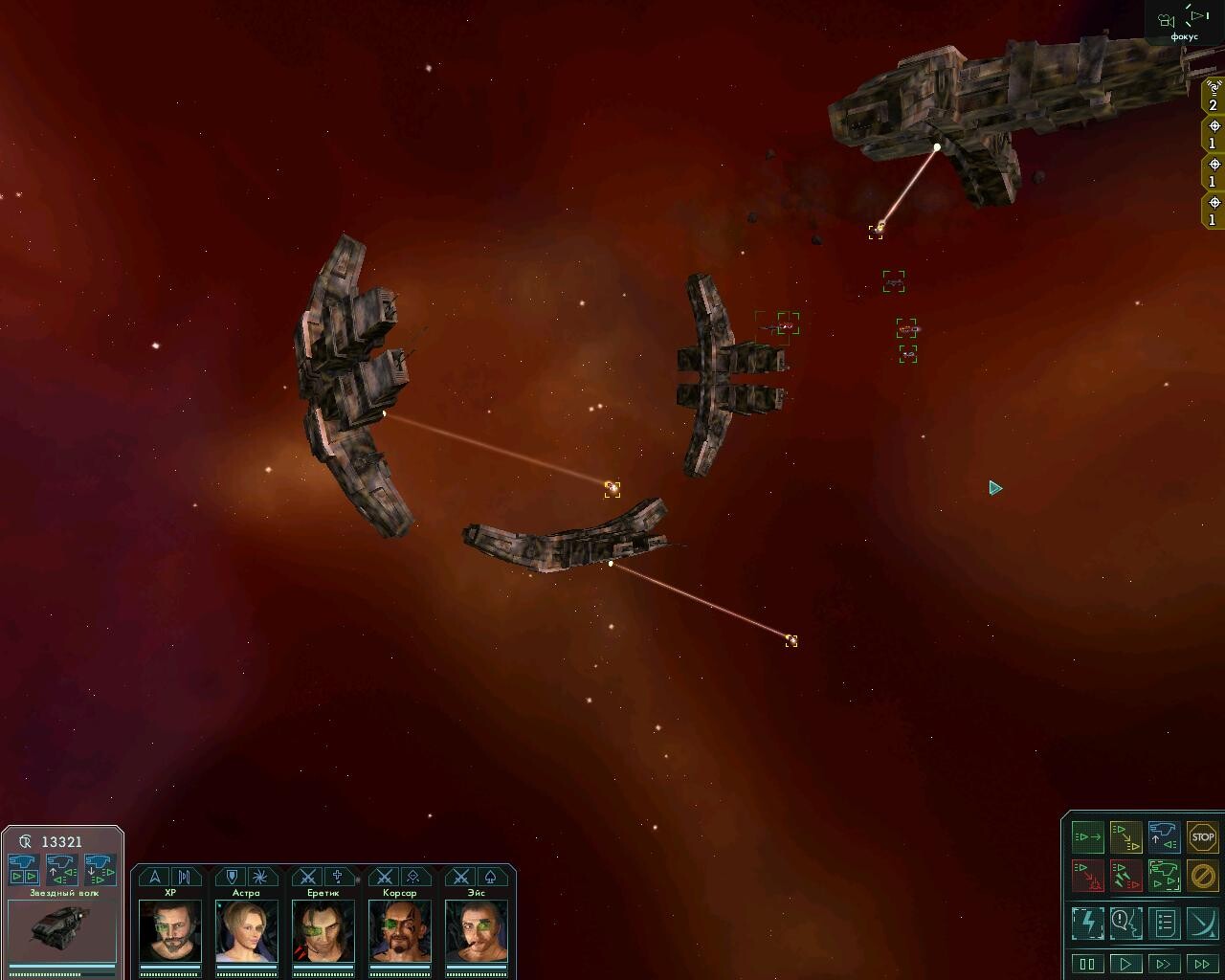Open the radar dish scanner button

[x=1202, y=924]
